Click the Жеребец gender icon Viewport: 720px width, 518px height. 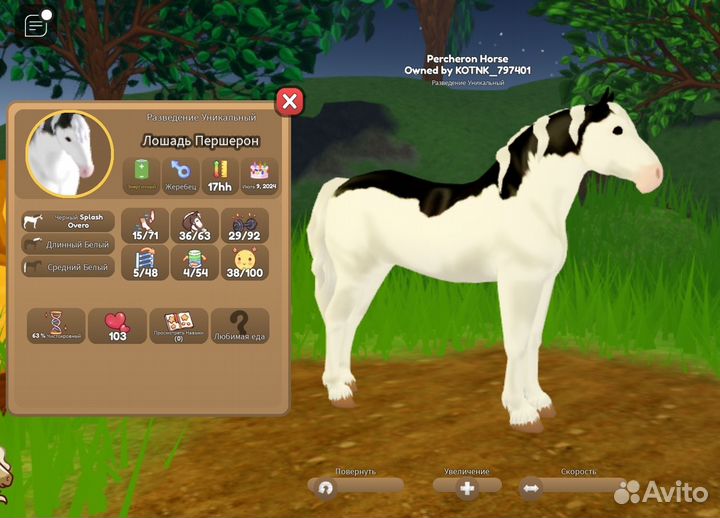point(180,174)
